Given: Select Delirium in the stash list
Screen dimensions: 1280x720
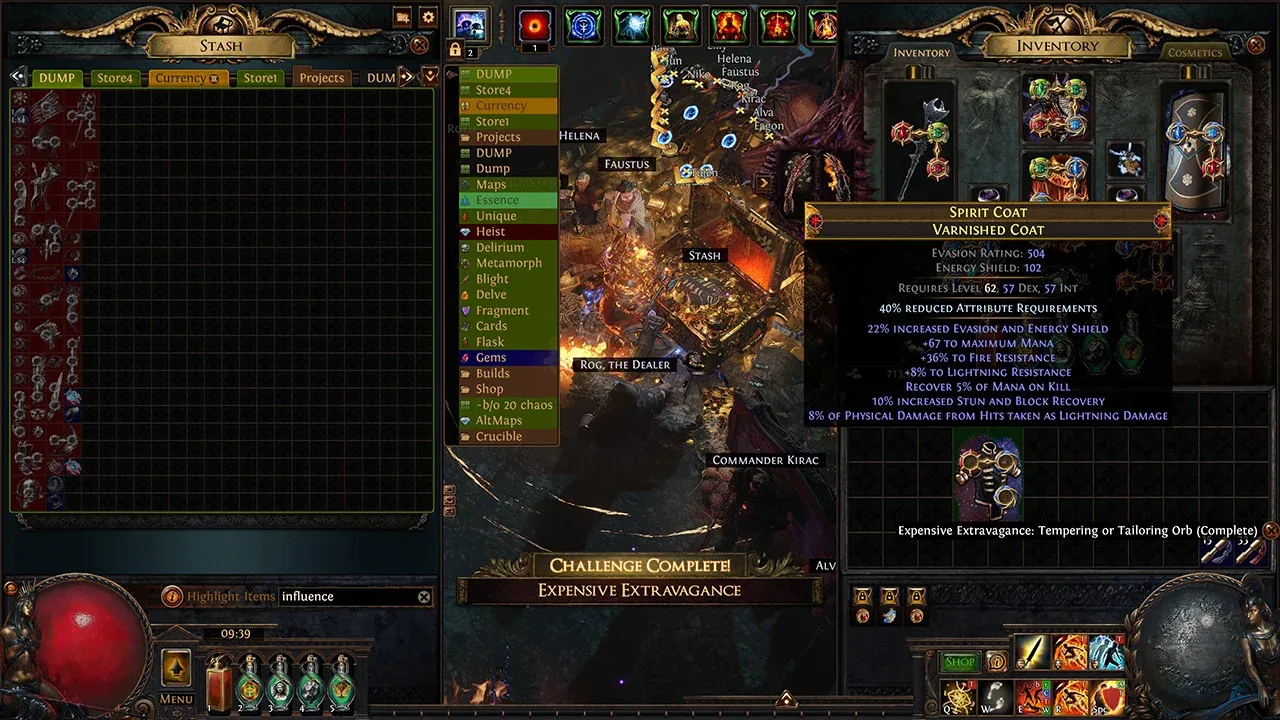Looking at the screenshot, I should pos(499,247).
